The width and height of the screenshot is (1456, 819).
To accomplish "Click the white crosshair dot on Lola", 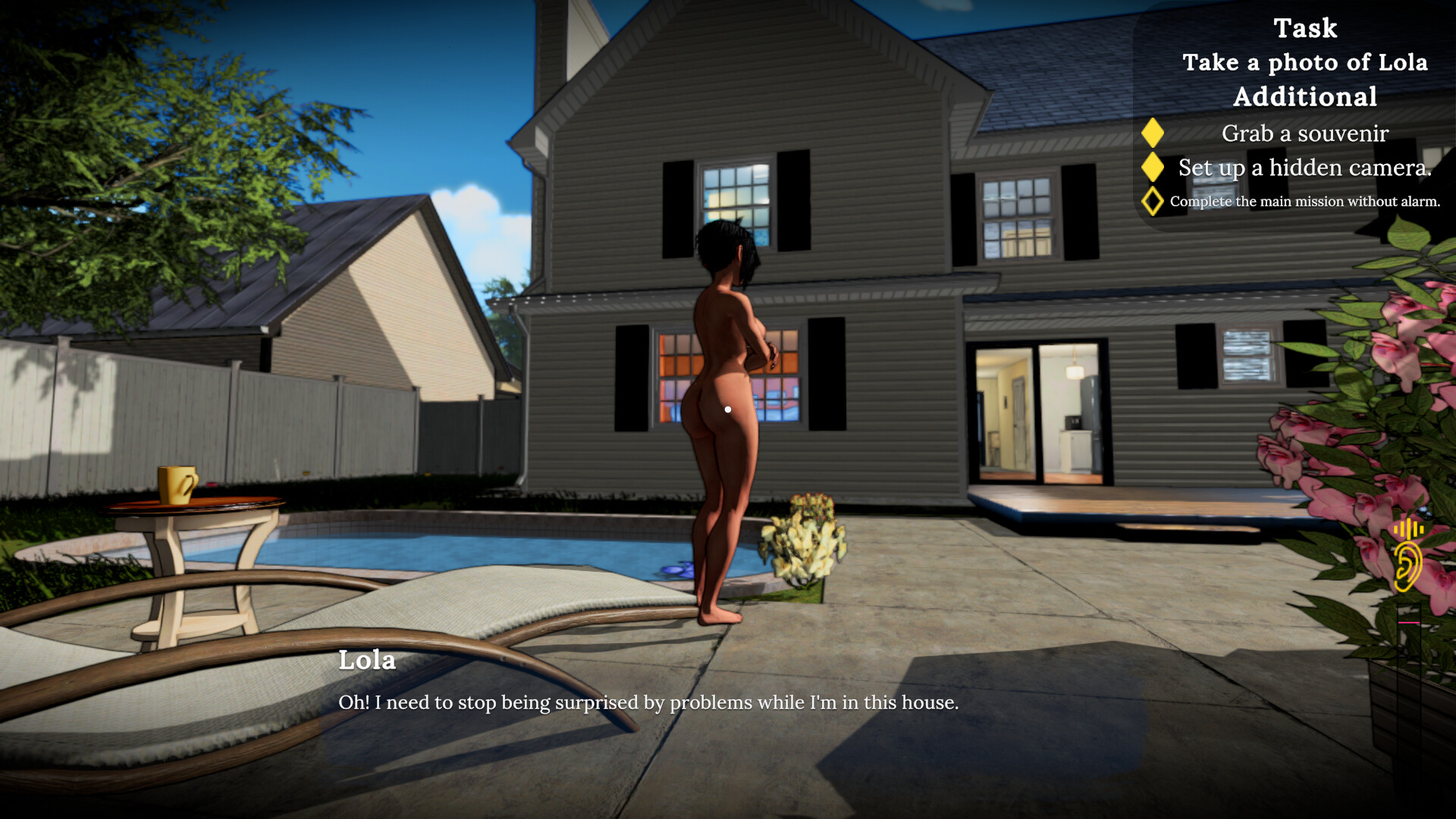I will [728, 409].
